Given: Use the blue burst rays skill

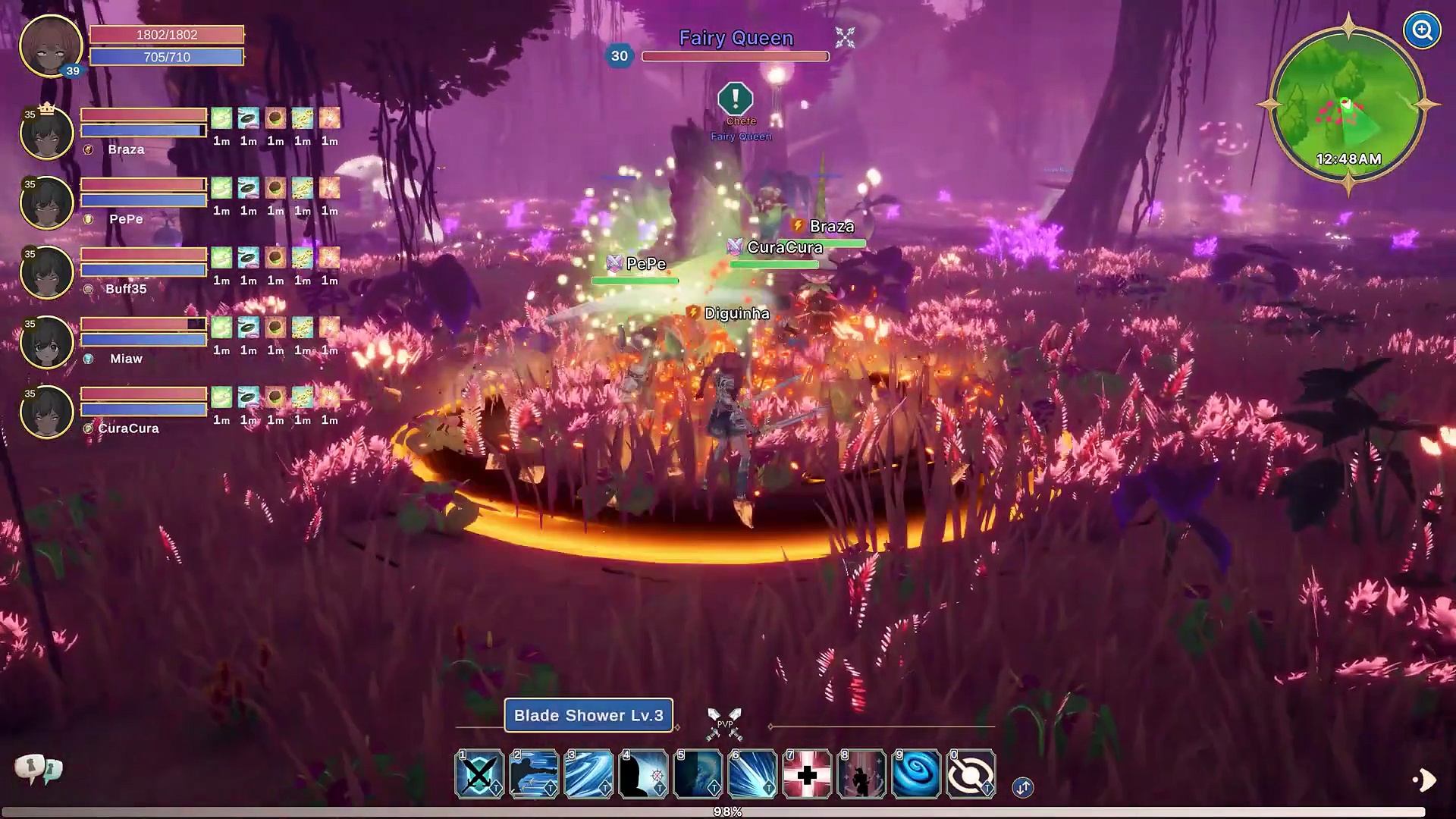Looking at the screenshot, I should click(752, 774).
